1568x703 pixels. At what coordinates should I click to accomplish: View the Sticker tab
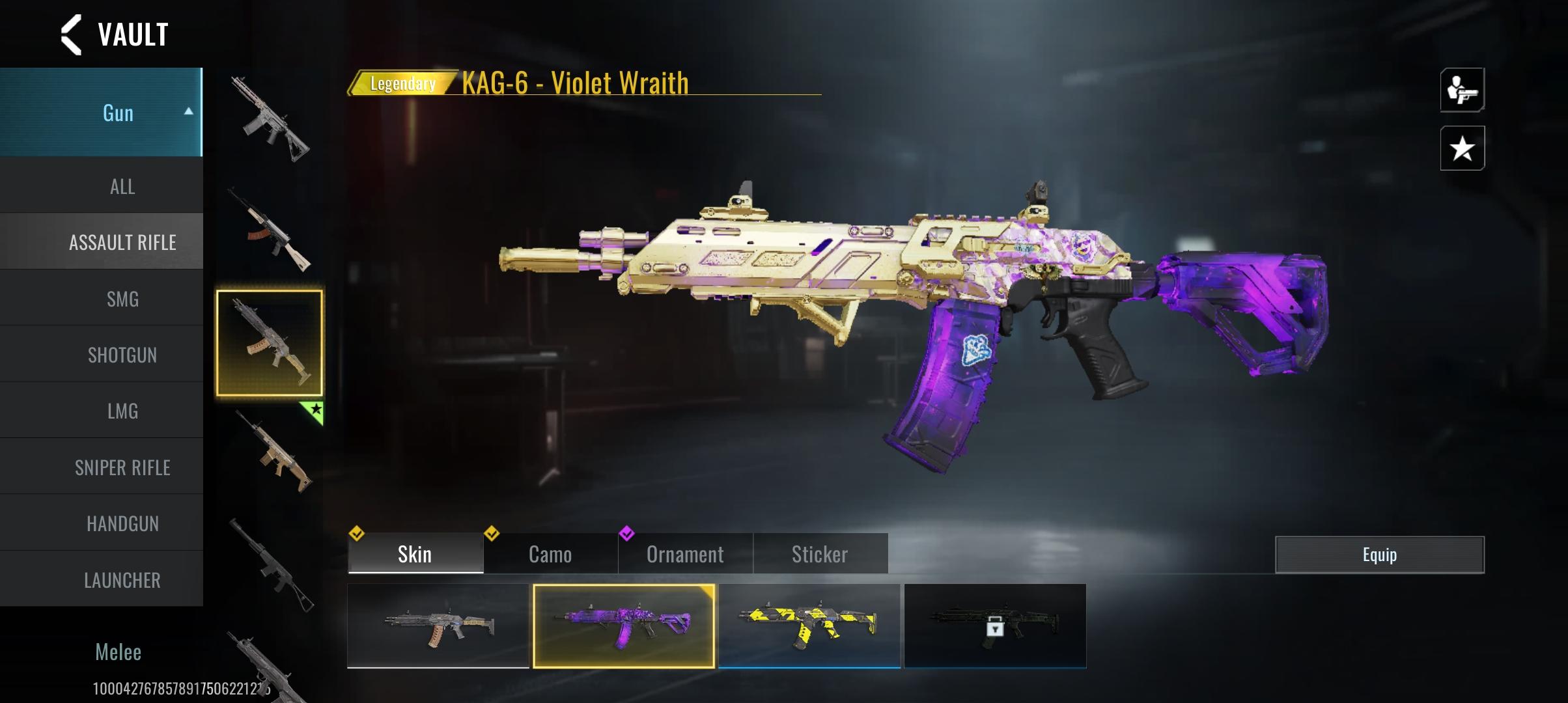[x=820, y=555]
